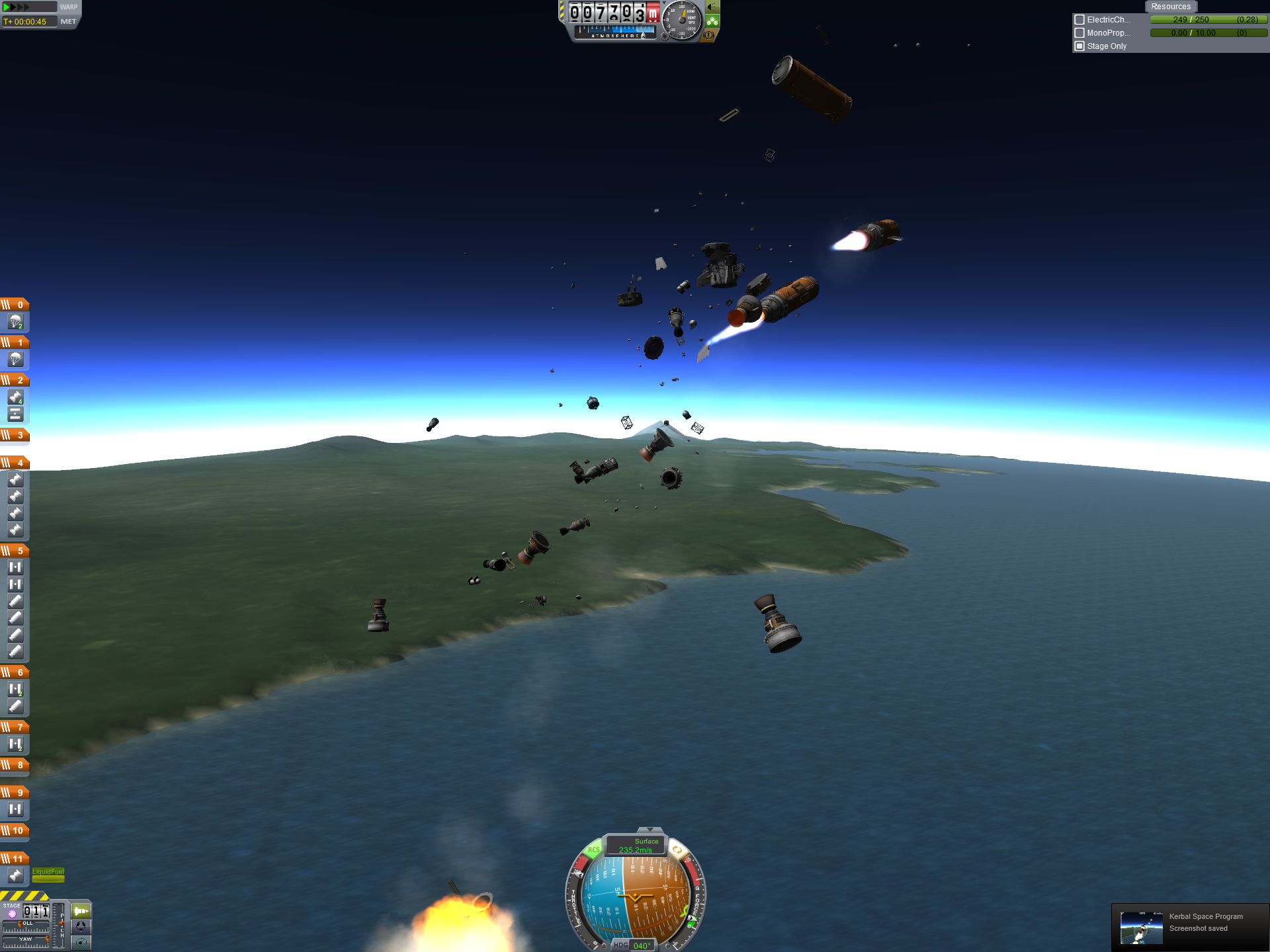The height and width of the screenshot is (952, 1270).
Task: Toggle the Stage Only checkbox
Action: point(1079,46)
